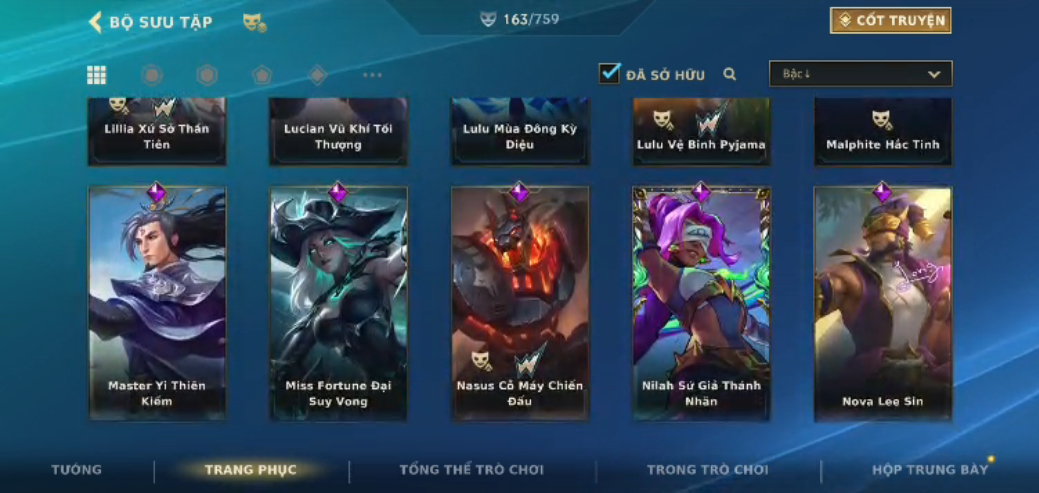Switch to the Tướng tab
The image size is (1039, 493).
[x=77, y=470]
